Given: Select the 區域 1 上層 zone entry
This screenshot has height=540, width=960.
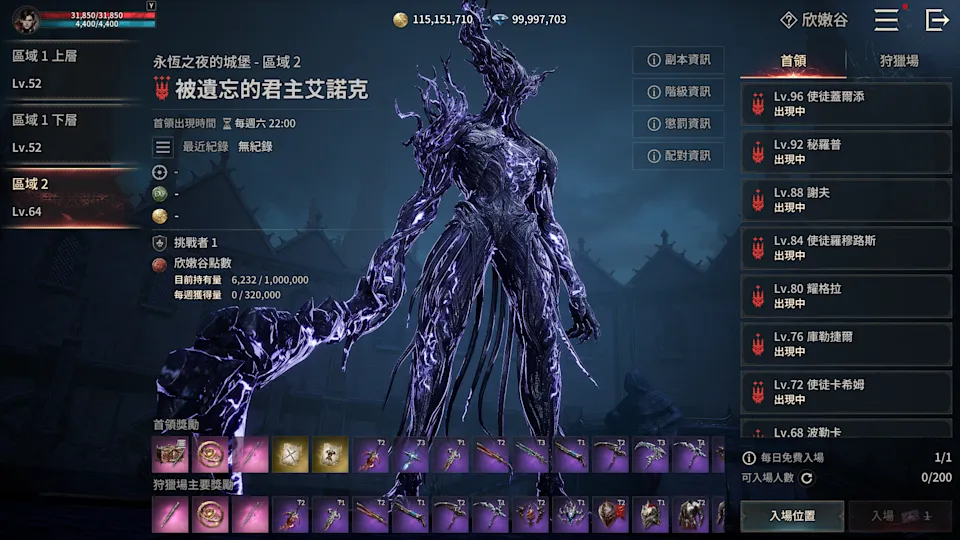Looking at the screenshot, I should coord(70,69).
